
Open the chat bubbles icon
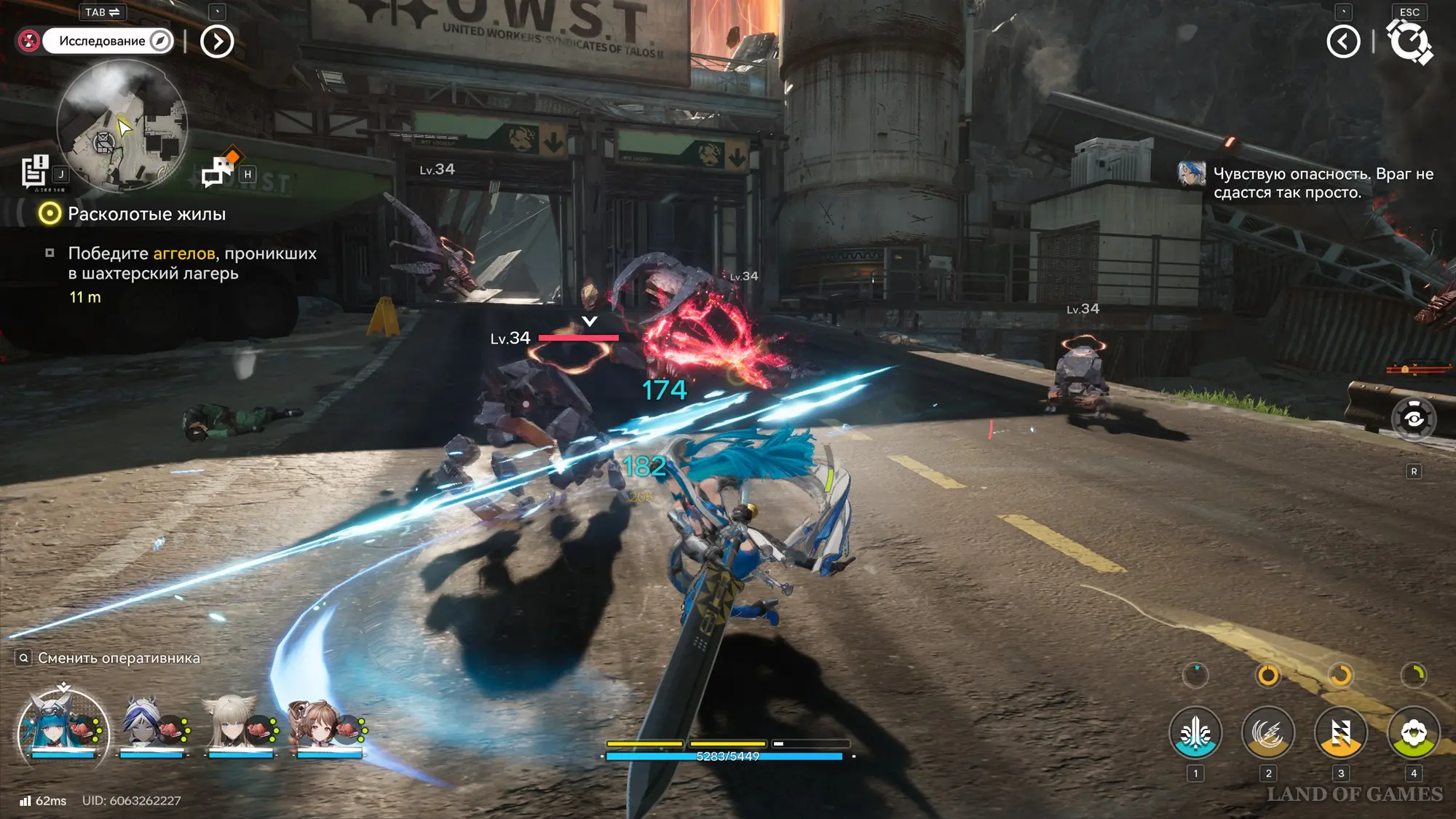pyautogui.click(x=218, y=171)
